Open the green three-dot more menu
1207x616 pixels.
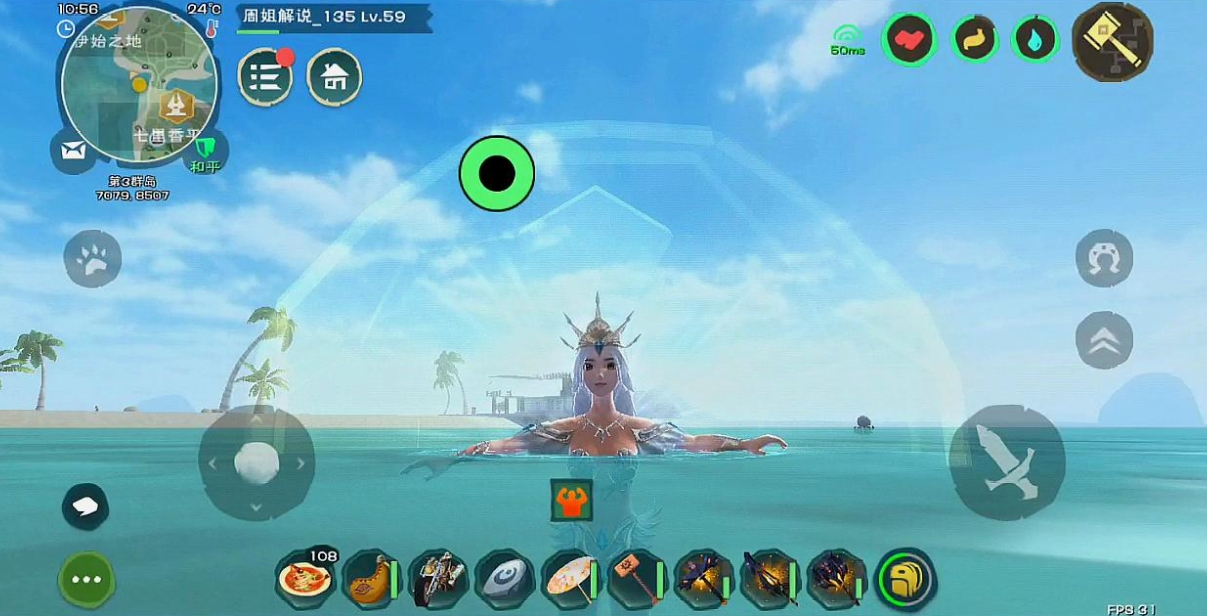pyautogui.click(x=87, y=579)
